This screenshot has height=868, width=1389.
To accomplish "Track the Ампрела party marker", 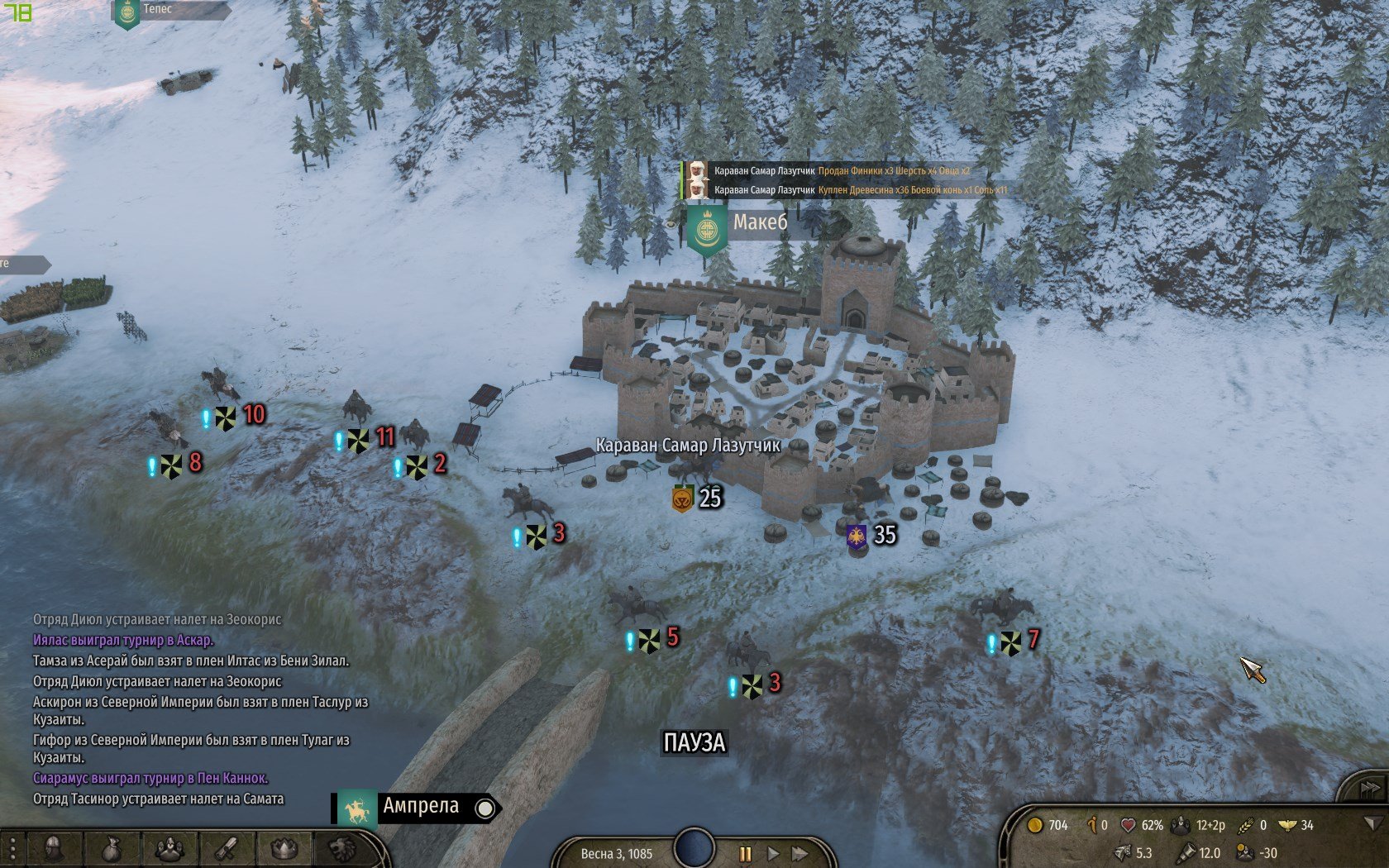I will (486, 808).
